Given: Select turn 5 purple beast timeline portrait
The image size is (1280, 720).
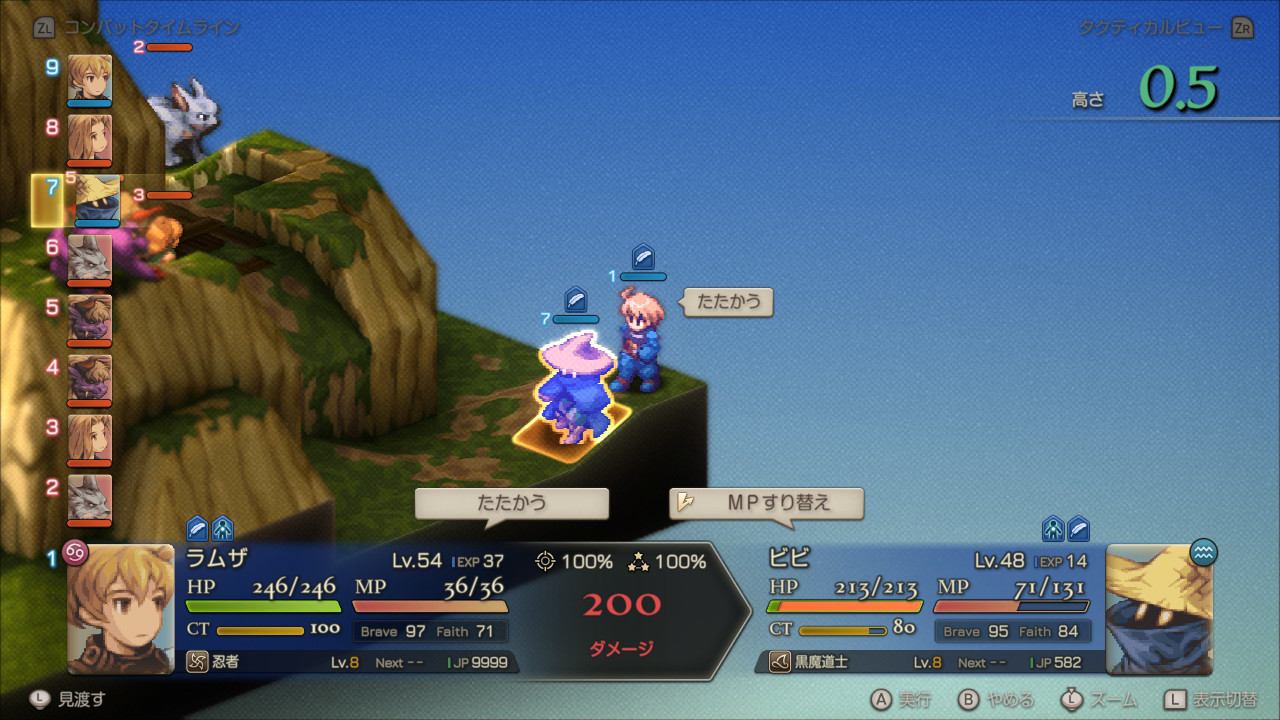Looking at the screenshot, I should point(90,318).
